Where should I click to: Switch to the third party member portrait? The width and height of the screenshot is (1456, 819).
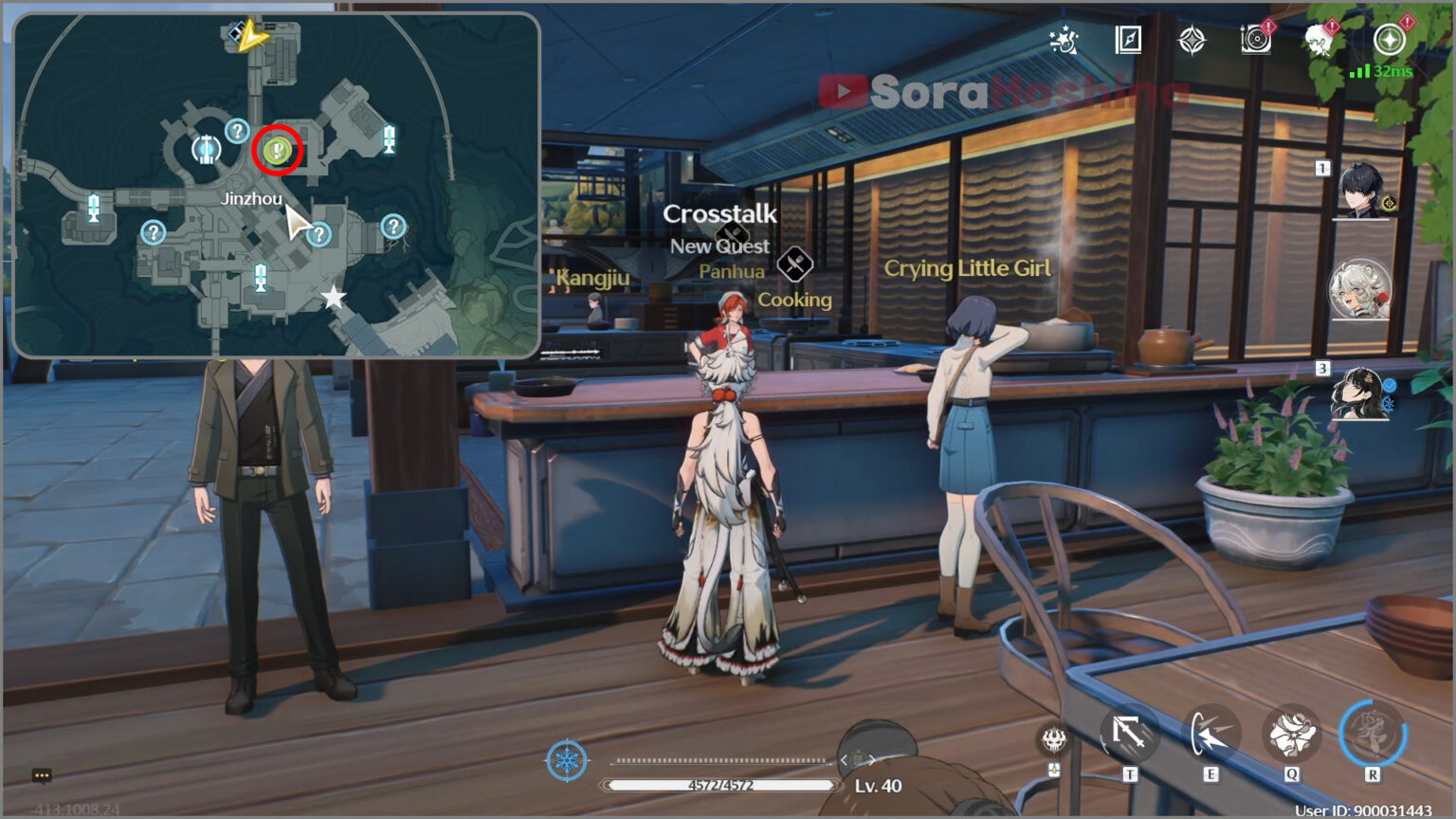(x=1359, y=393)
